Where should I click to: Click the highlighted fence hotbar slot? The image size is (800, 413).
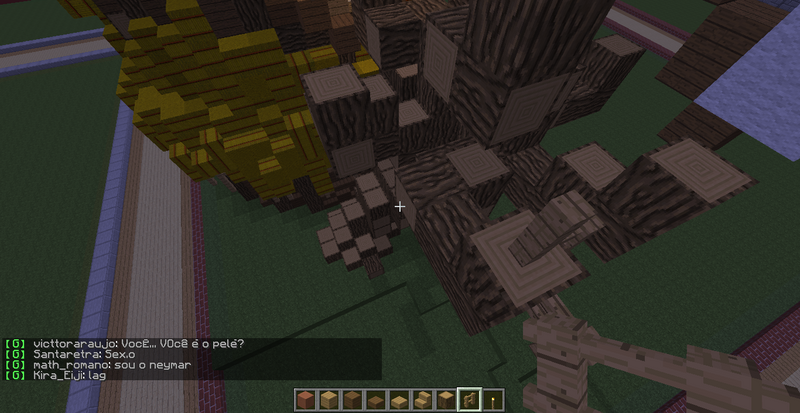click(x=468, y=401)
